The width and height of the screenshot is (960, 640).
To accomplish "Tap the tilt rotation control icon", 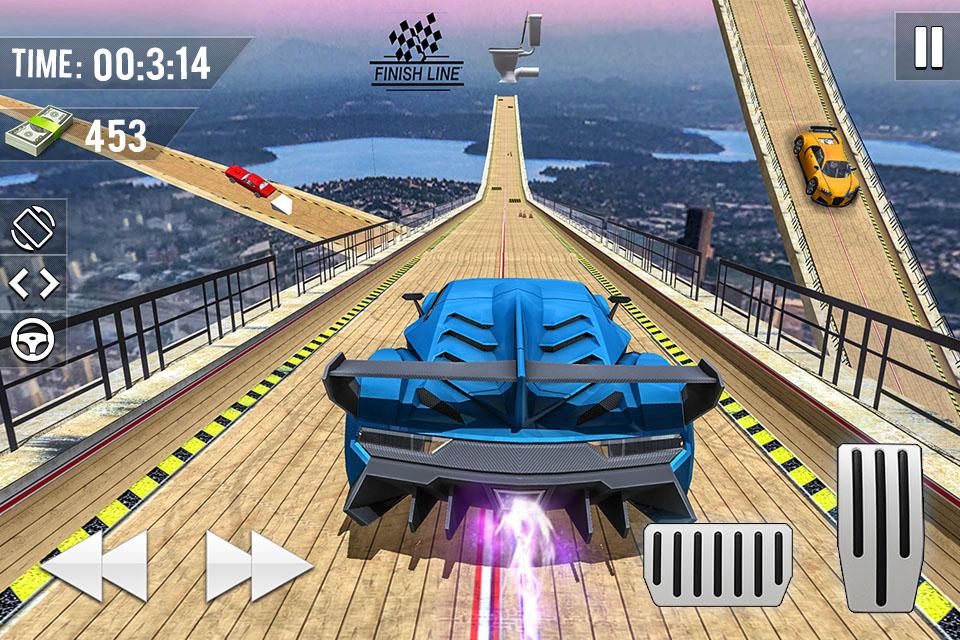I will (33, 228).
